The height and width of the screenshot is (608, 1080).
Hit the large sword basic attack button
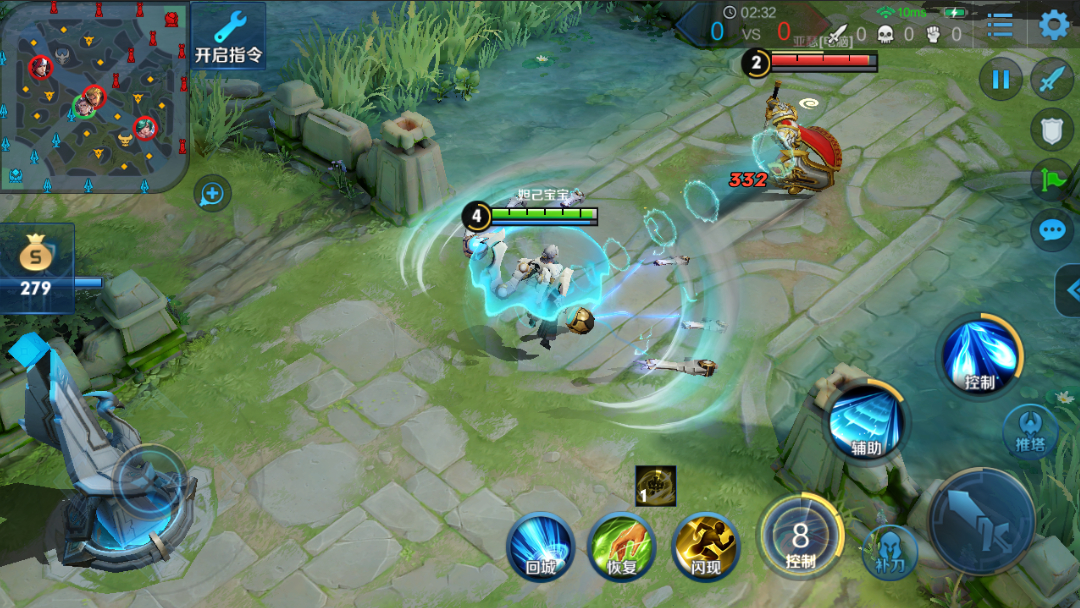click(981, 521)
